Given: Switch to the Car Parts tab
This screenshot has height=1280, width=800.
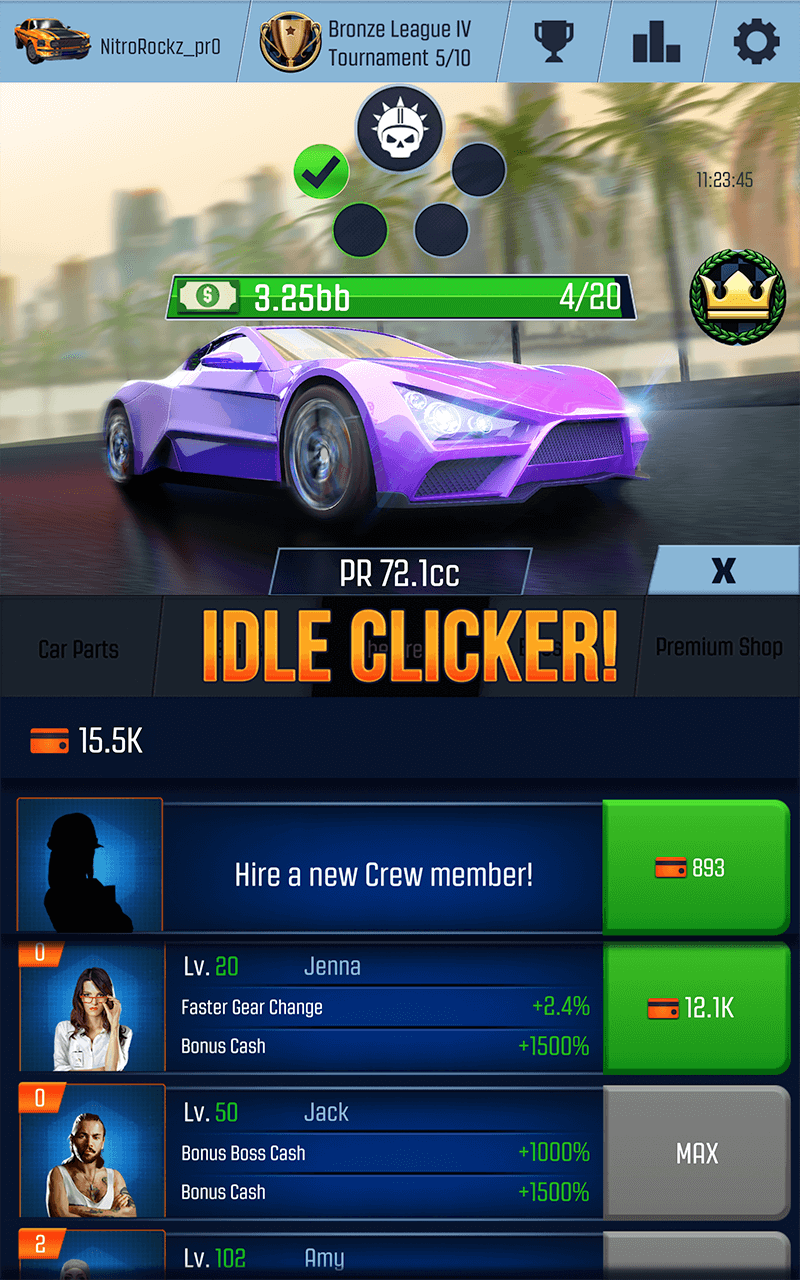Looking at the screenshot, I should click(78, 649).
